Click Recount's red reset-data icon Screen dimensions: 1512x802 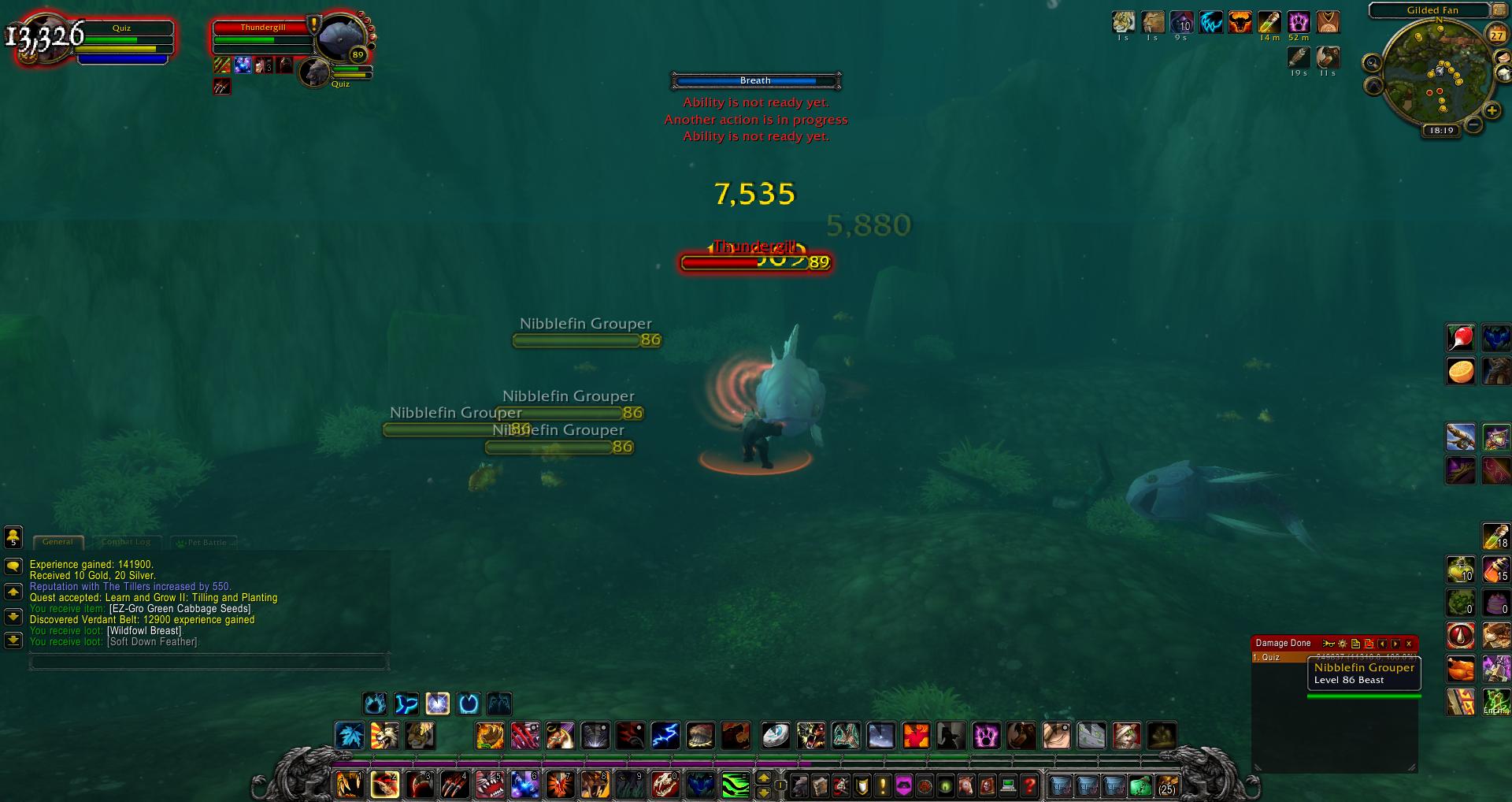pyautogui.click(x=1368, y=643)
